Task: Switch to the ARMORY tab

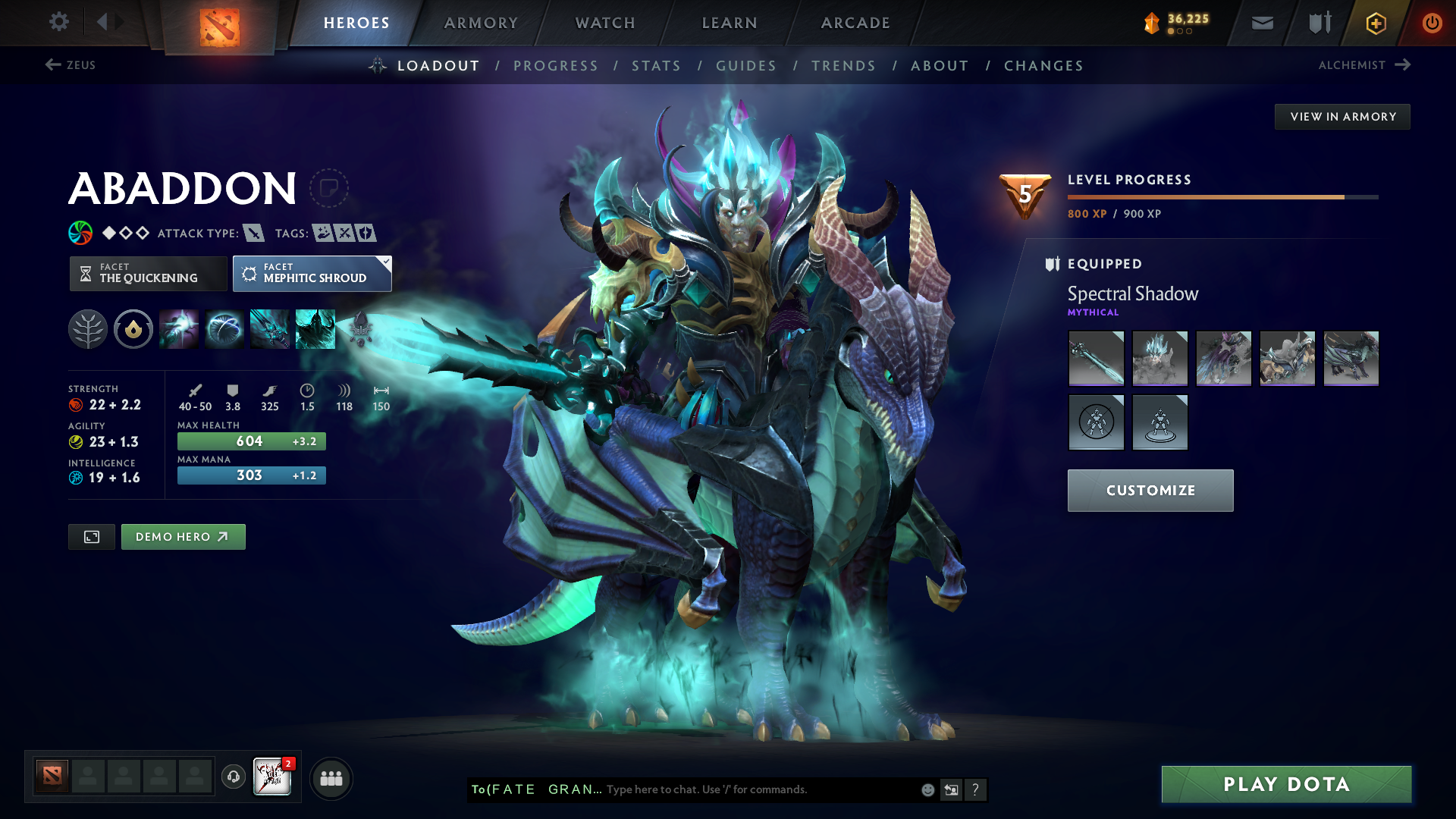Action: 481,23
